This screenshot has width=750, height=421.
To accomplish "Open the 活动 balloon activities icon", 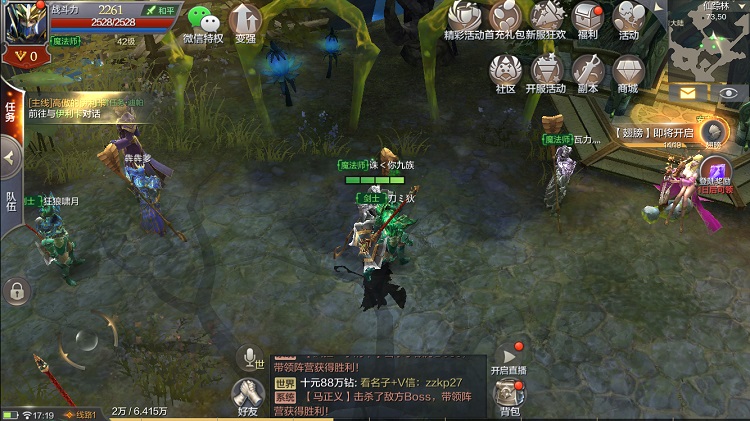I will tap(628, 19).
